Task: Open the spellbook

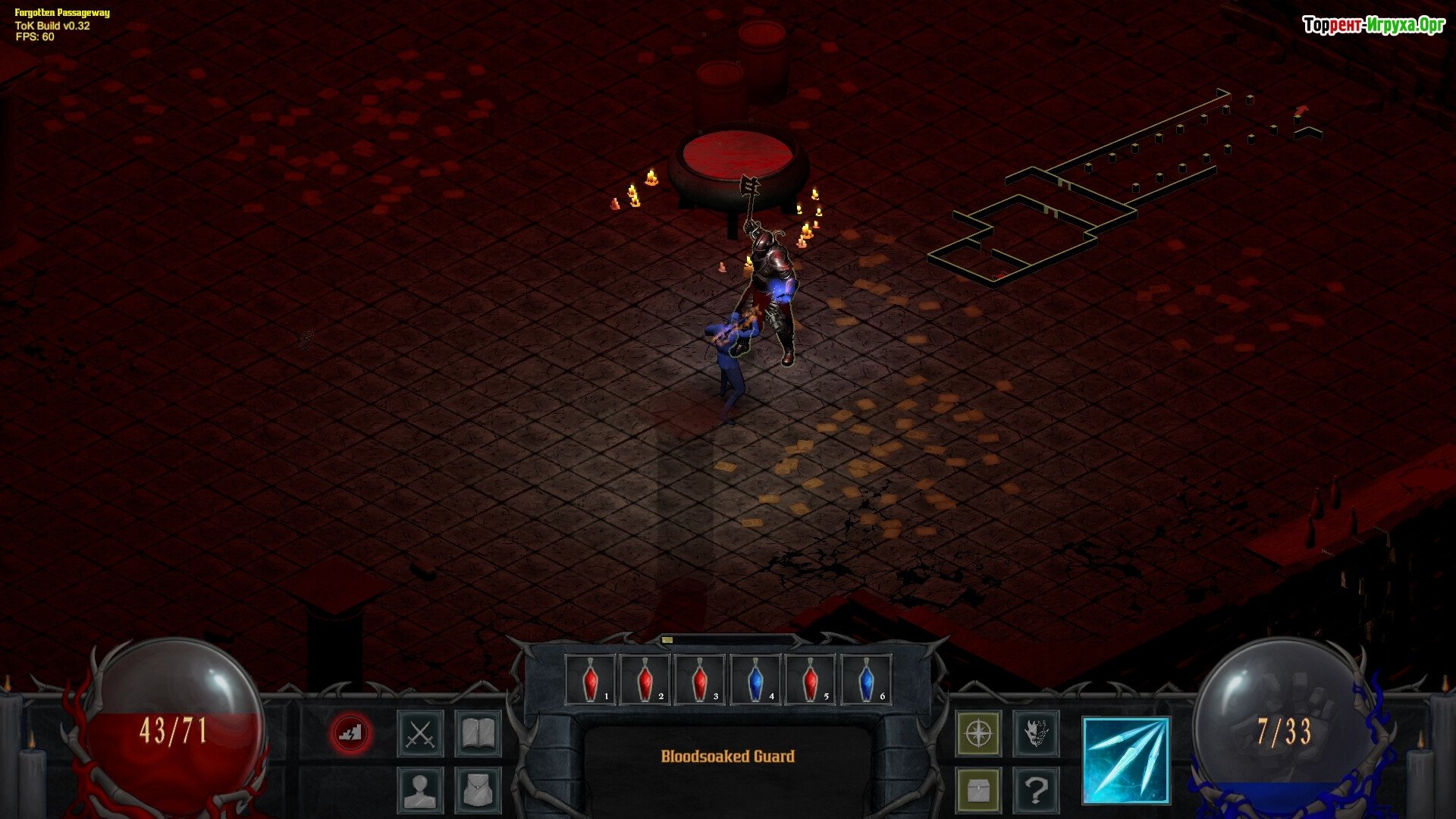Action: pos(478,733)
